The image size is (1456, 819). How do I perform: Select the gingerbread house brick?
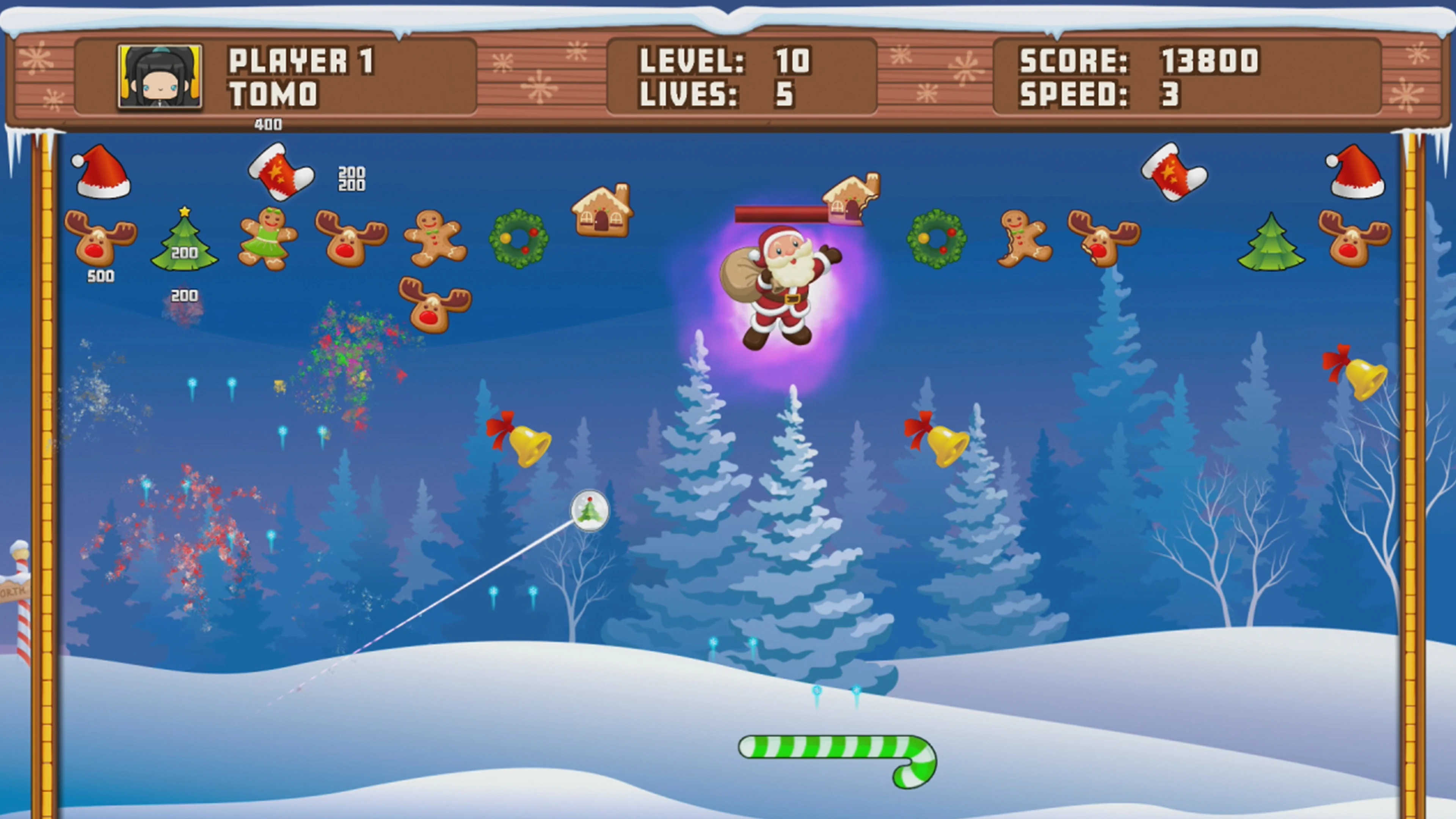point(602,215)
